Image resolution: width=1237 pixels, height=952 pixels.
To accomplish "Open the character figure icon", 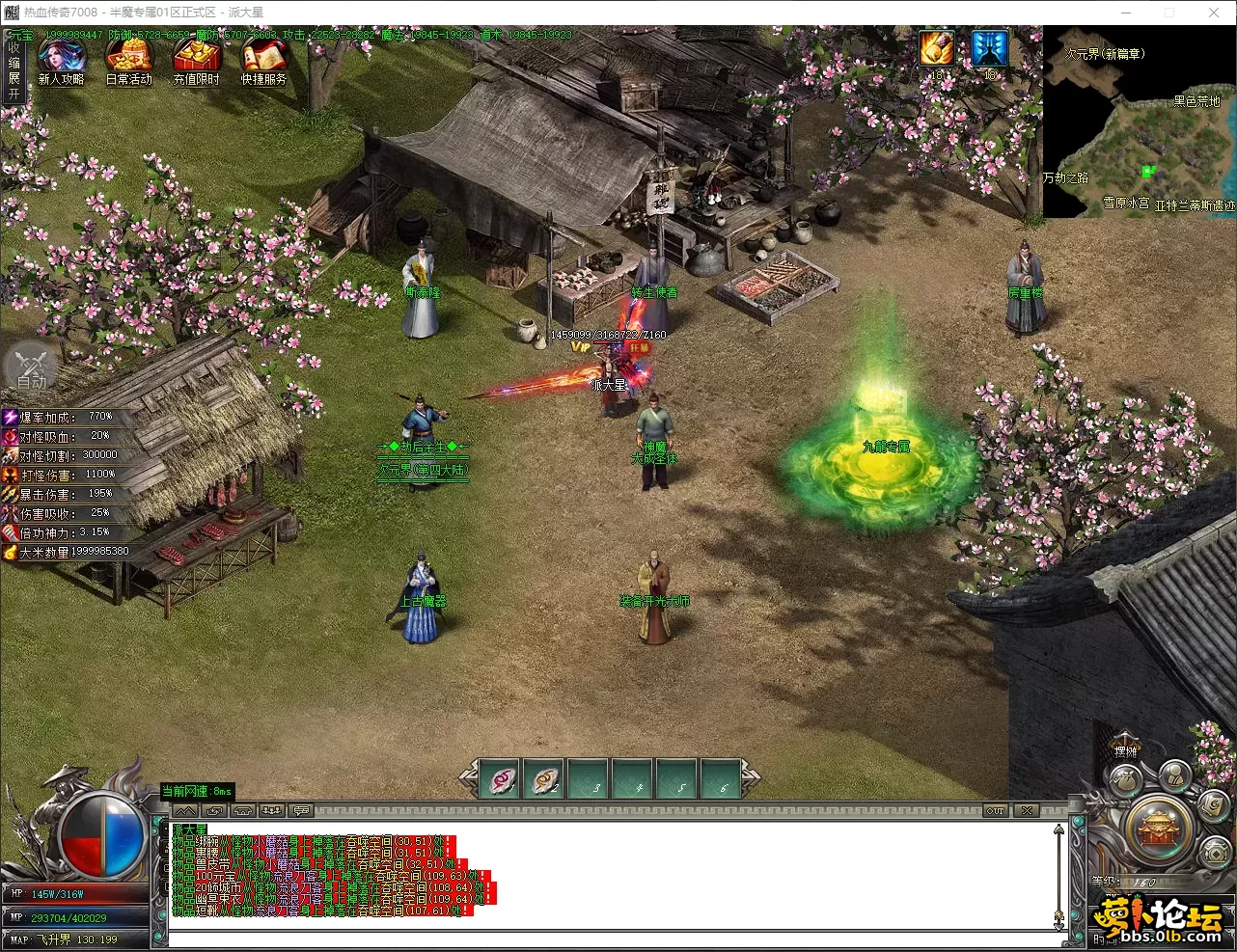I will [1174, 774].
